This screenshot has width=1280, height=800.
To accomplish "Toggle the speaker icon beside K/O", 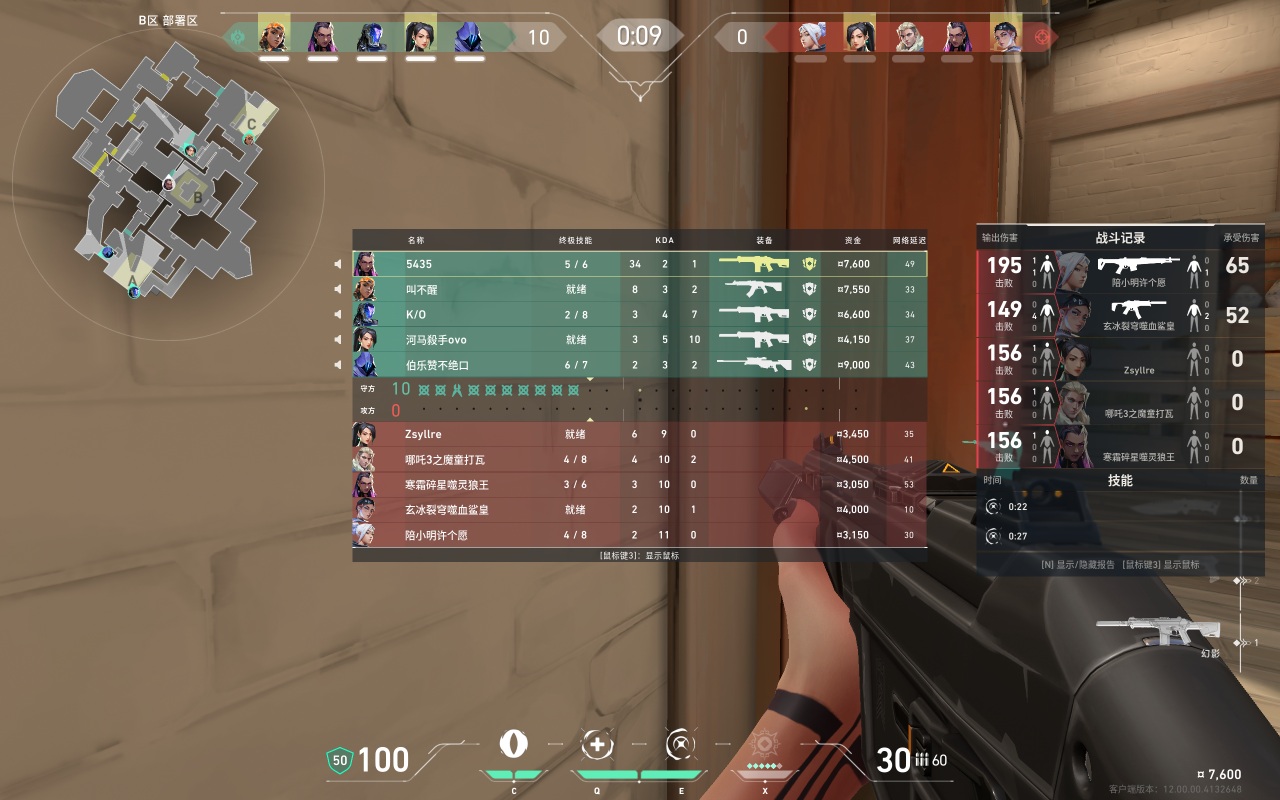I will pyautogui.click(x=338, y=315).
